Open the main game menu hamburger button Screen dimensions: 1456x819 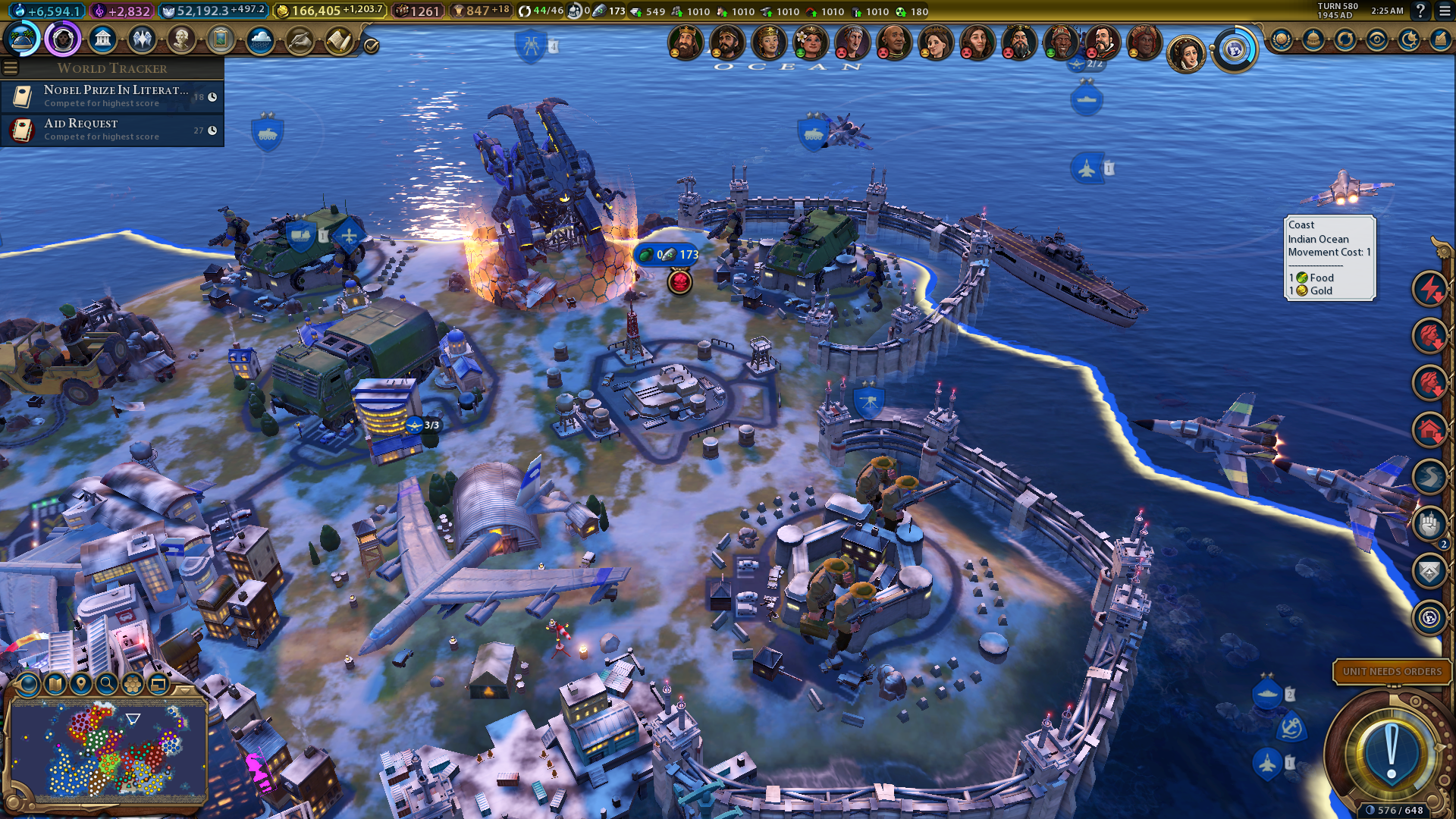tap(1445, 11)
